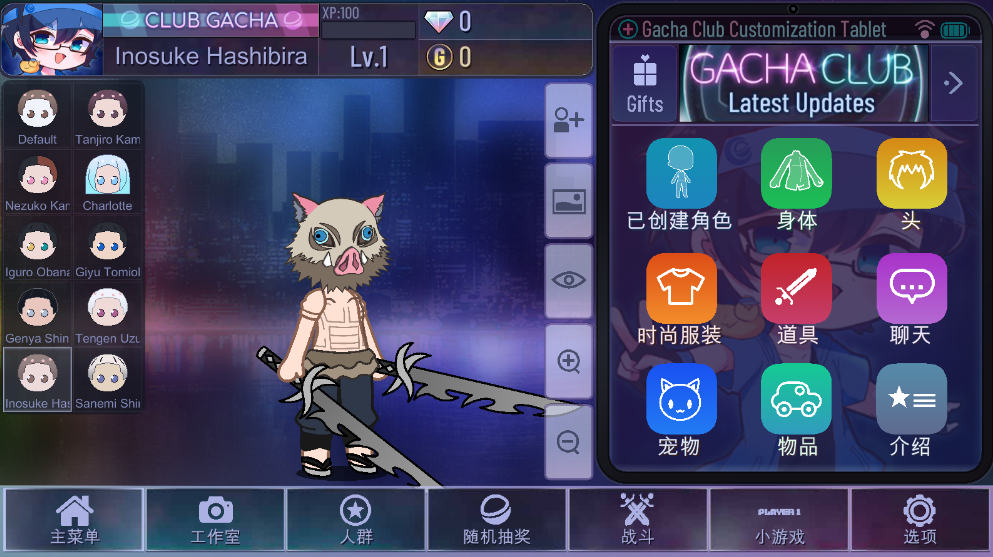Click the Gifts box button
The image size is (993, 557).
645,82
